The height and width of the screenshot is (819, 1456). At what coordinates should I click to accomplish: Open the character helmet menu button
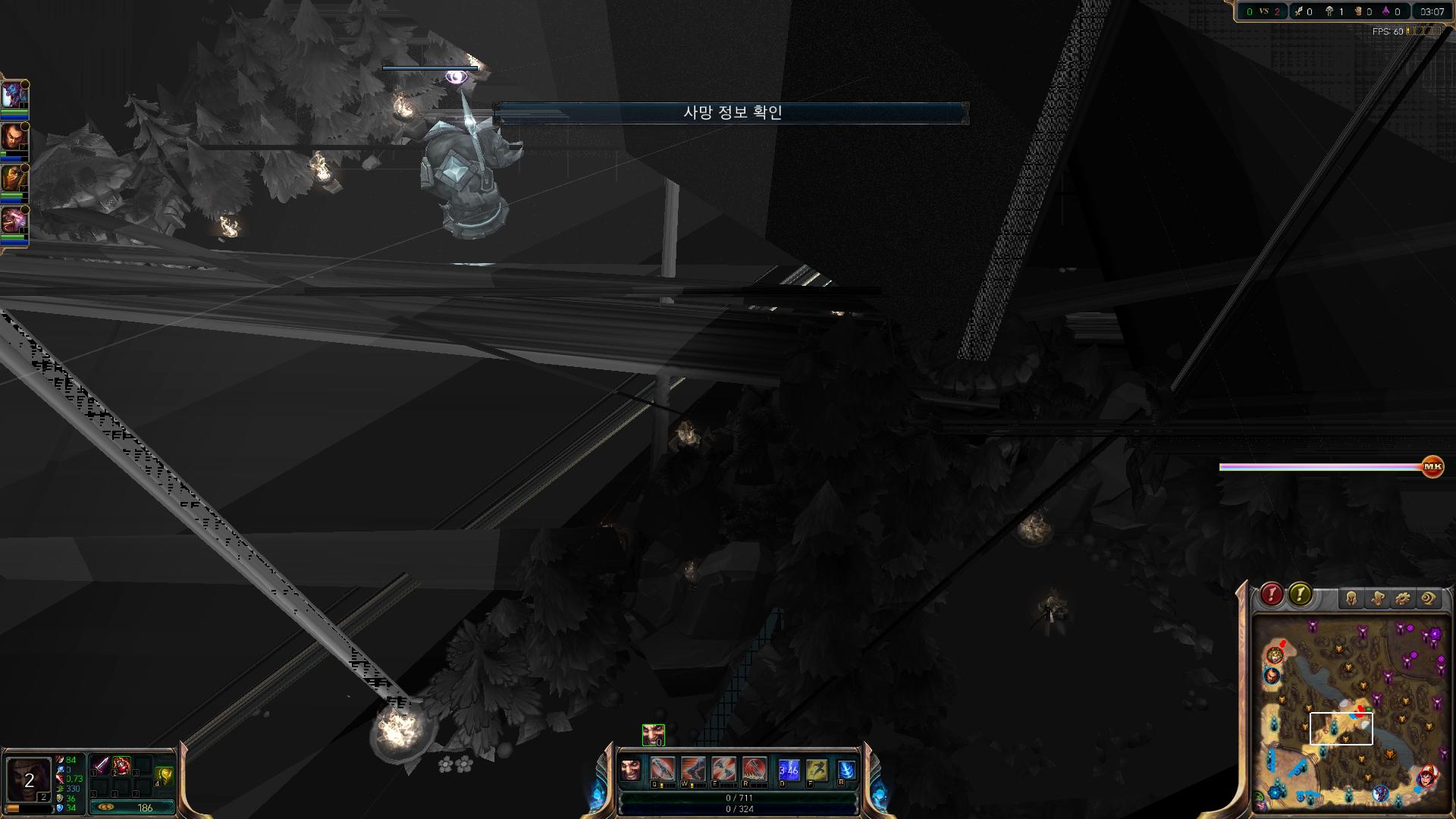tap(1351, 599)
